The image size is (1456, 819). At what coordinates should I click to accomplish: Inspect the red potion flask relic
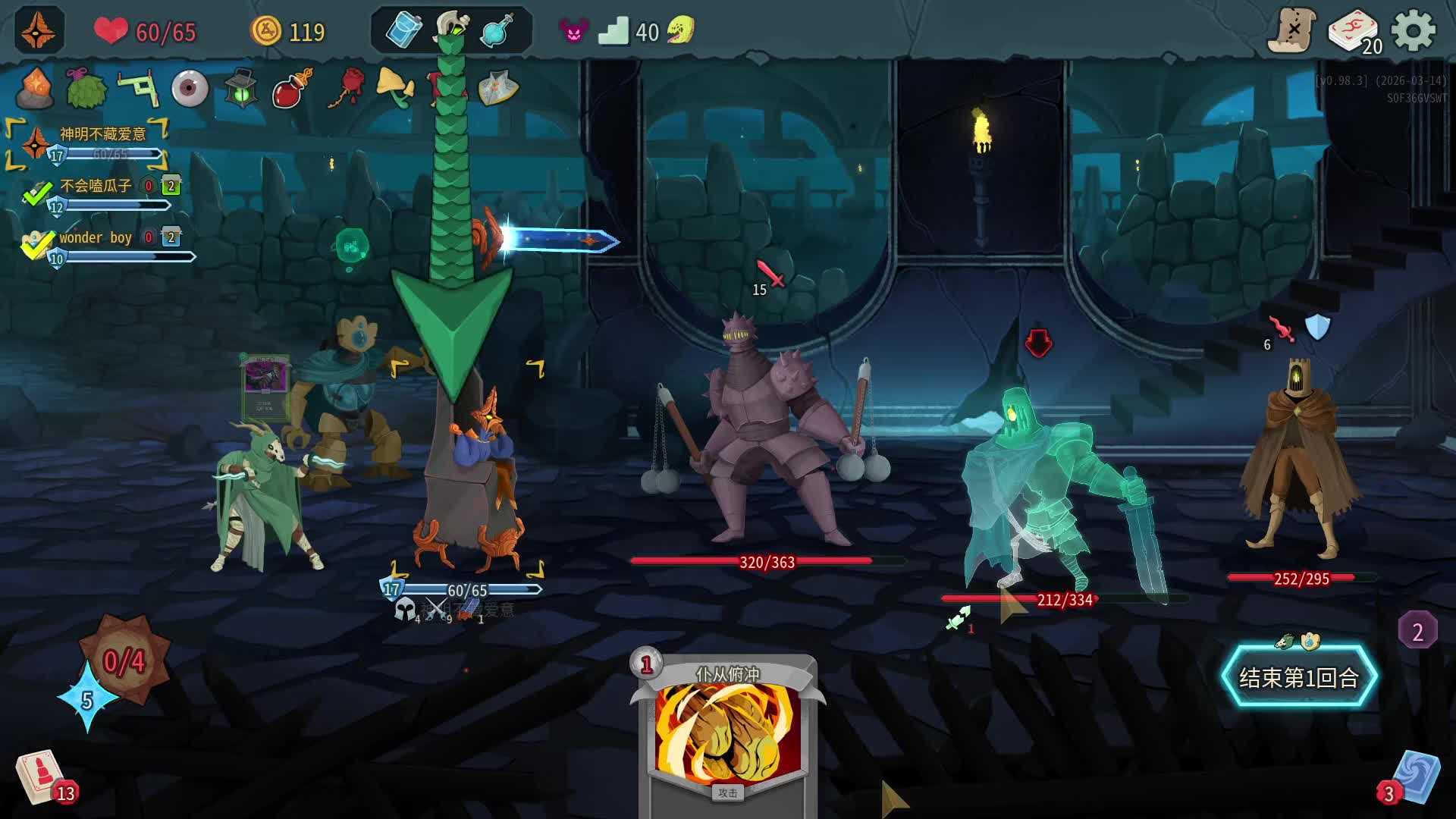293,89
